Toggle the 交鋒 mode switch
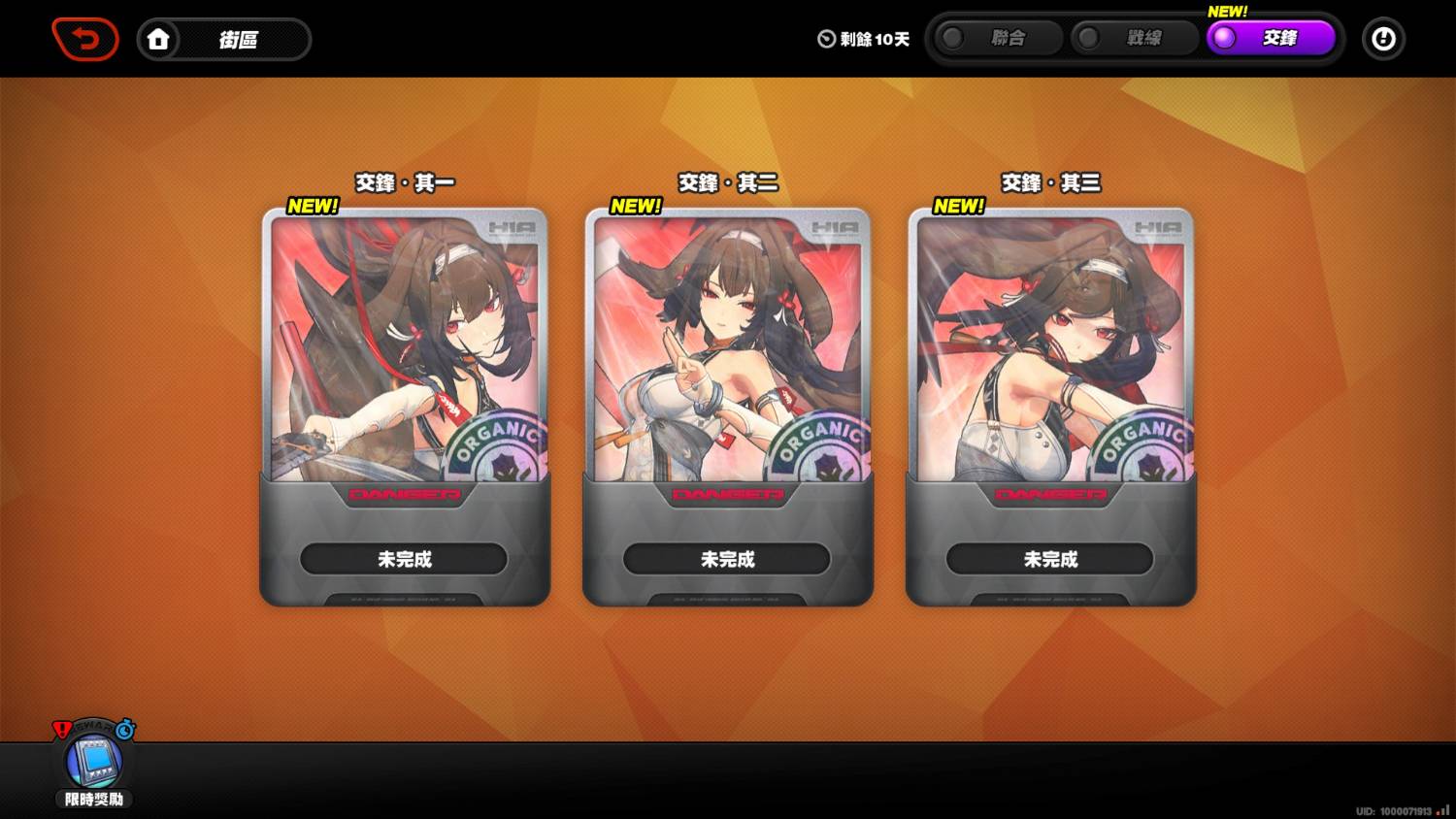1456x819 pixels. (1223, 38)
